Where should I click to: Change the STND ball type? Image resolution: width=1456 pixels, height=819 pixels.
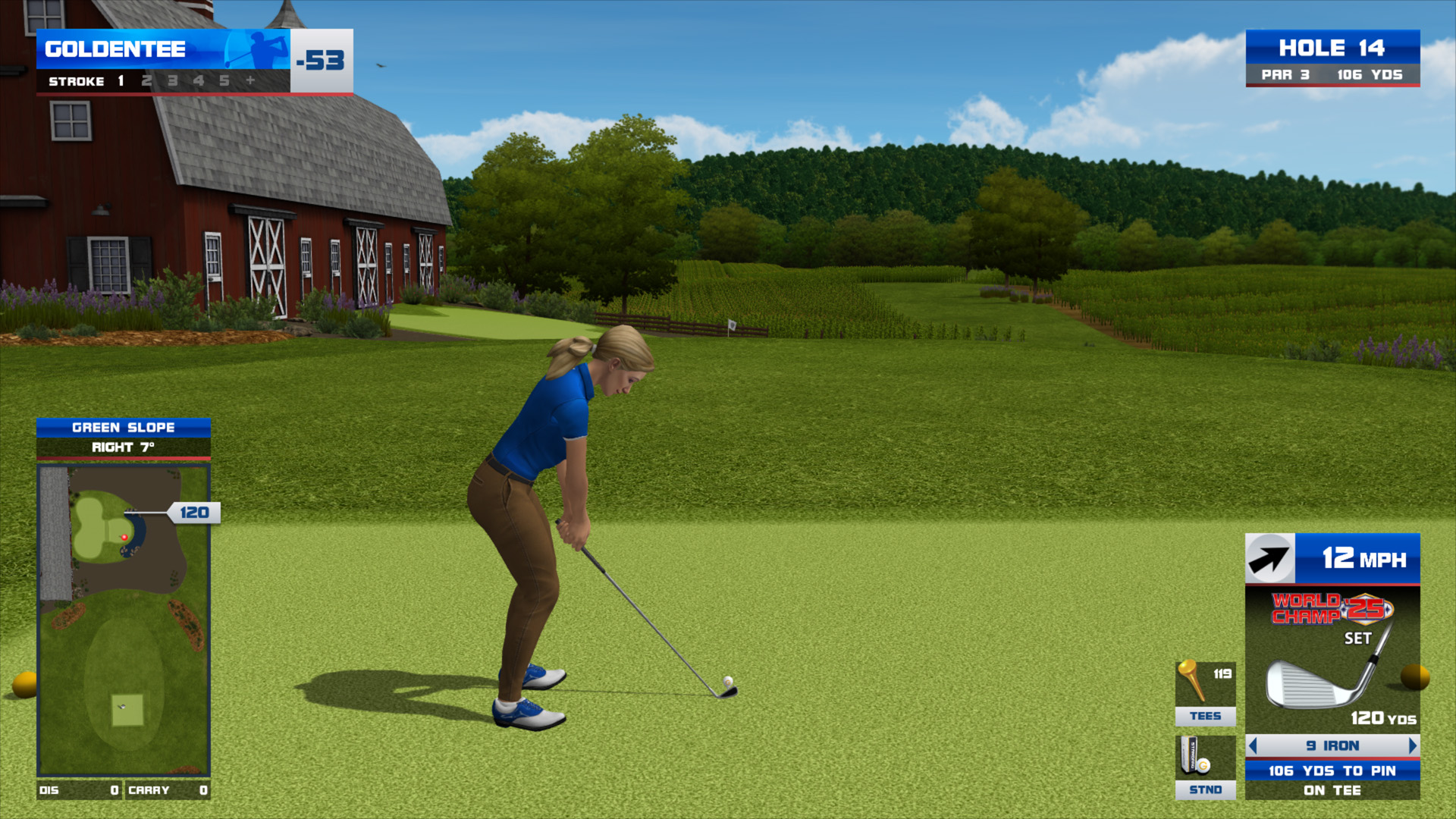pos(1205,767)
